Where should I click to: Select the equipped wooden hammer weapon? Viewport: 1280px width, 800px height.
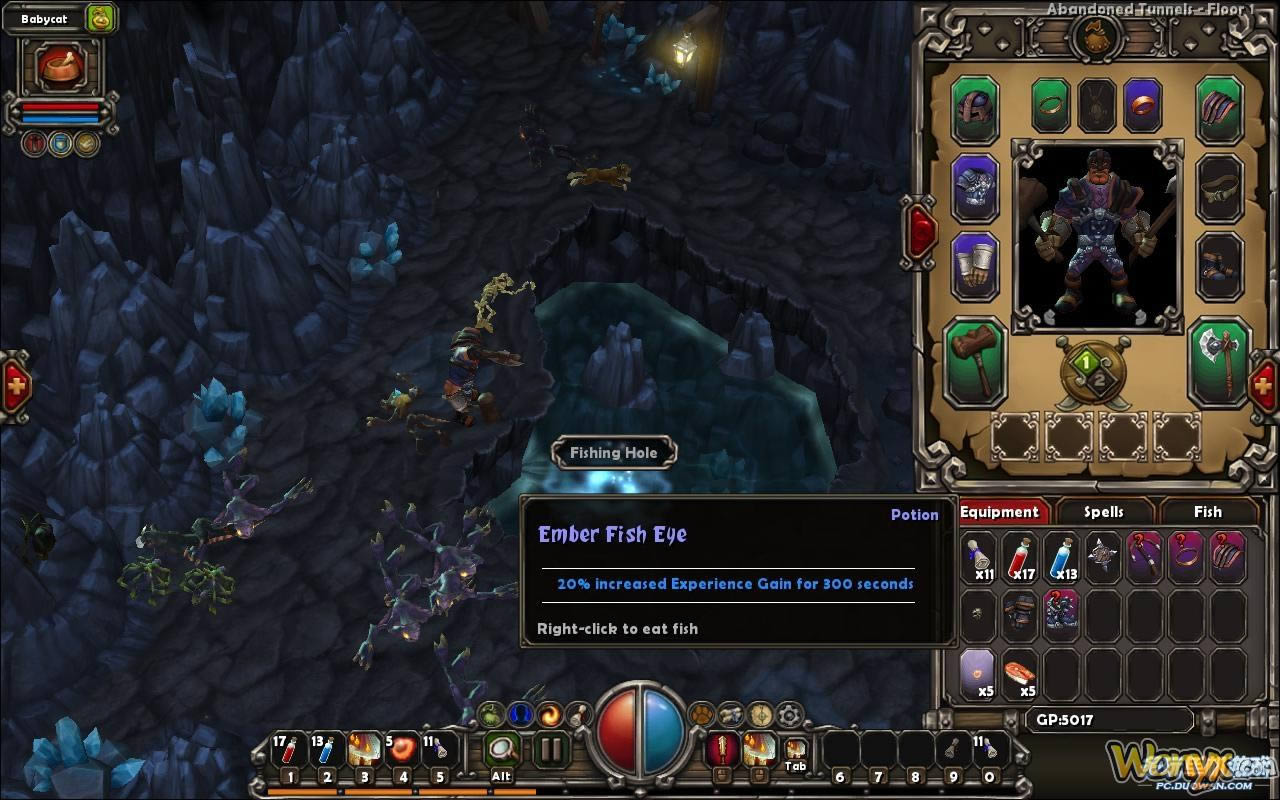pyautogui.click(x=975, y=361)
